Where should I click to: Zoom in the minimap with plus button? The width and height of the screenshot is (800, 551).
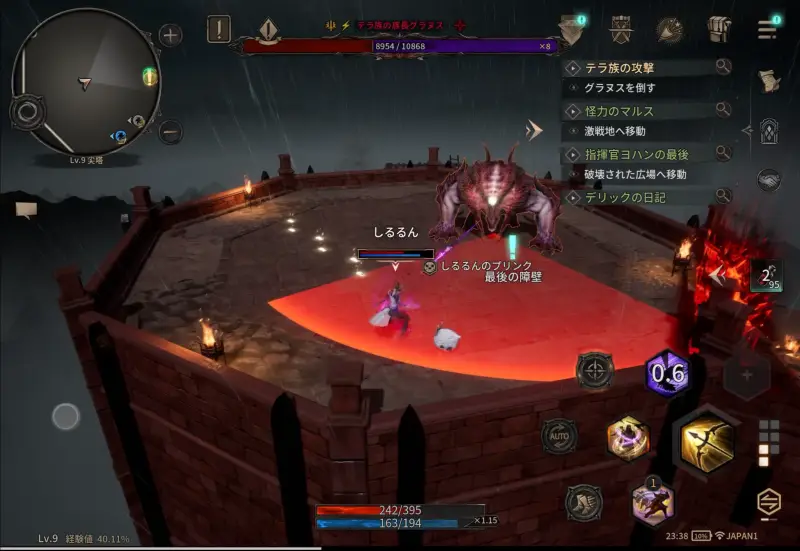(171, 36)
